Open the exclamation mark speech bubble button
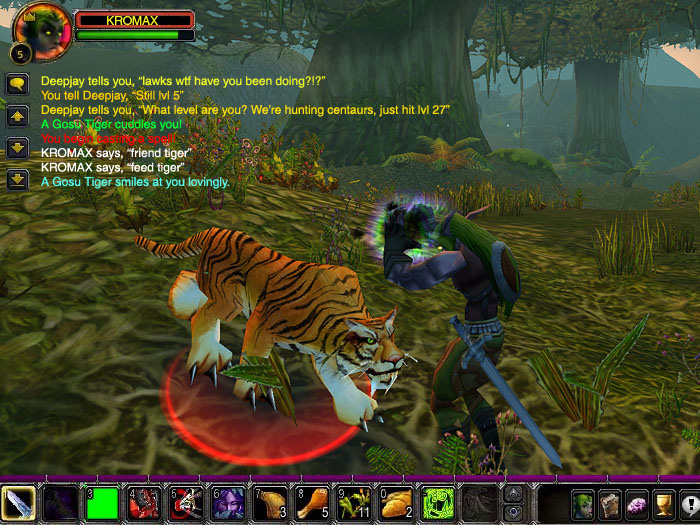This screenshot has height=525, width=700. (x=688, y=503)
